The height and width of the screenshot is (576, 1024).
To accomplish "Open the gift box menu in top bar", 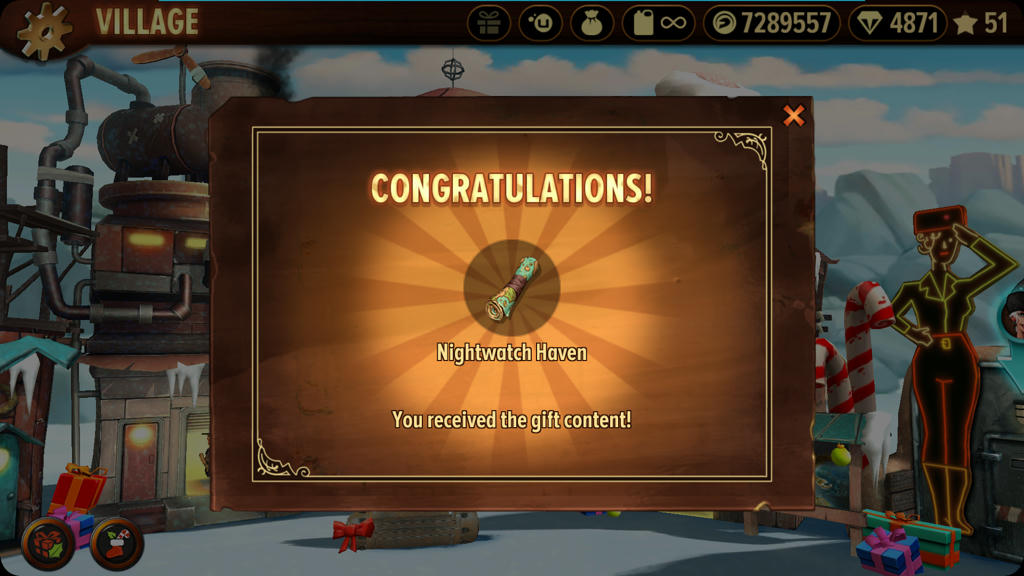I will pyautogui.click(x=489, y=23).
